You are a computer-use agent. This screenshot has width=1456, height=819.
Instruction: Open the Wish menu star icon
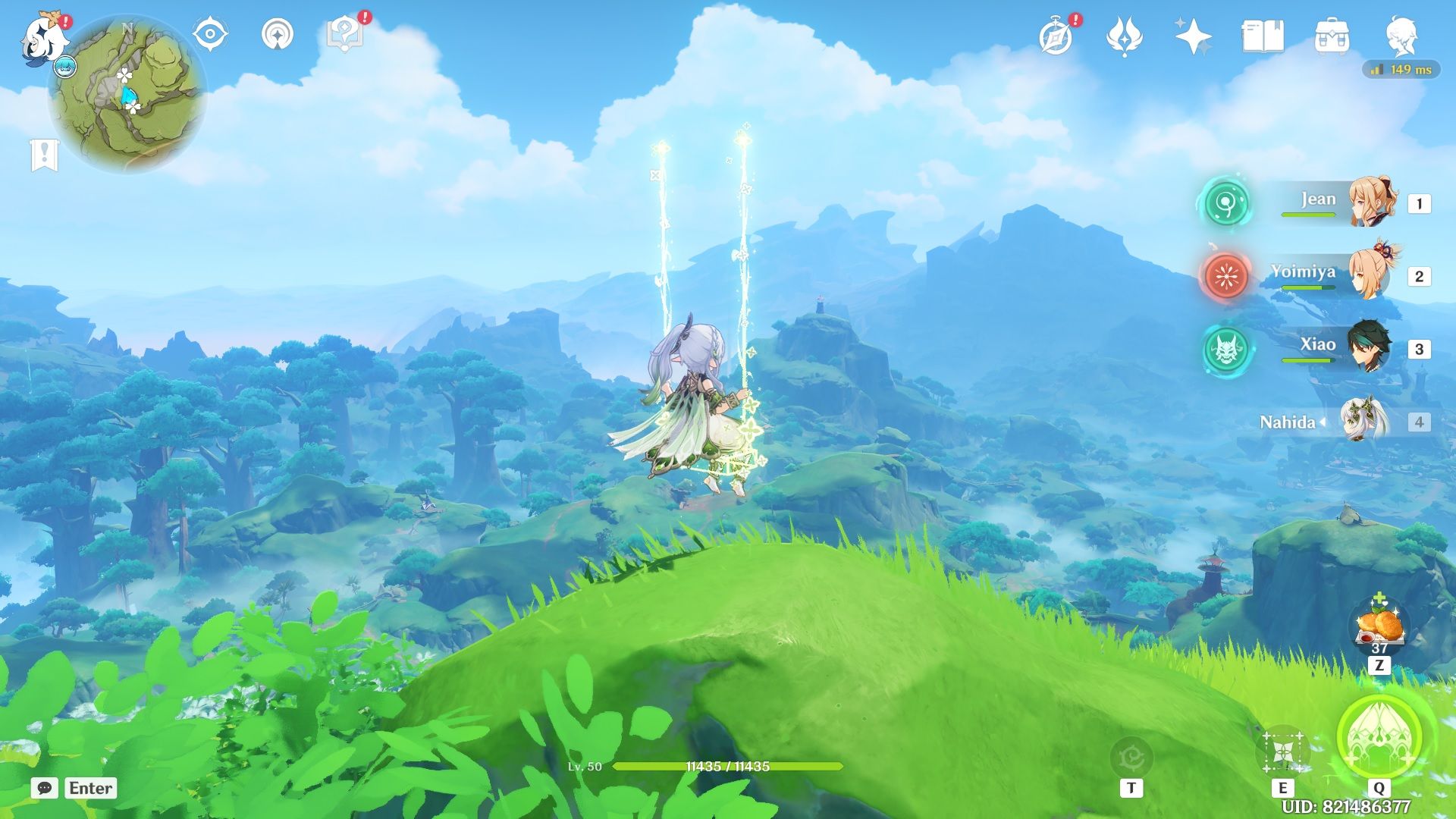[x=1193, y=34]
